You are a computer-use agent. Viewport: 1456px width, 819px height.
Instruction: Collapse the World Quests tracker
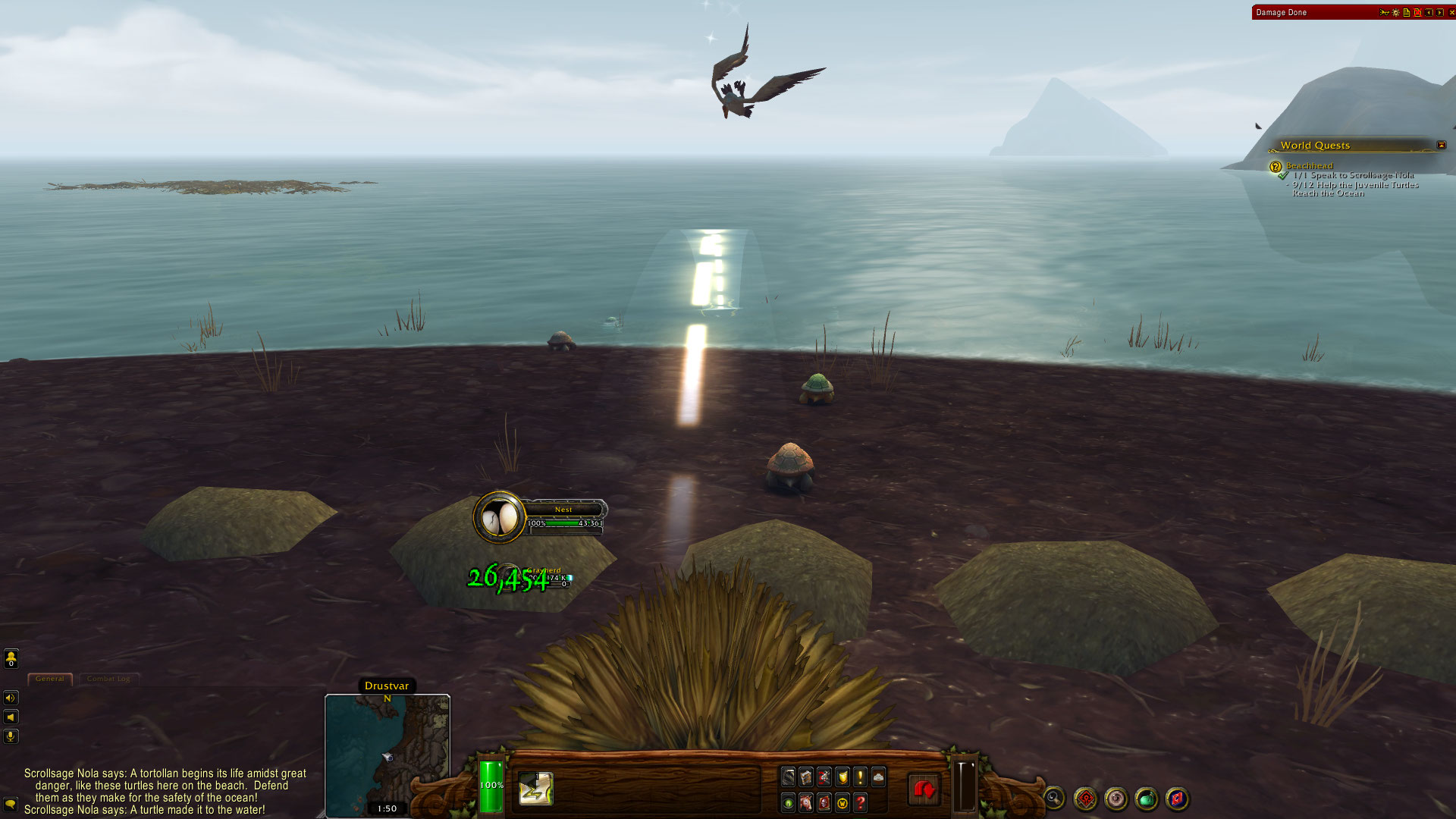click(x=1442, y=145)
